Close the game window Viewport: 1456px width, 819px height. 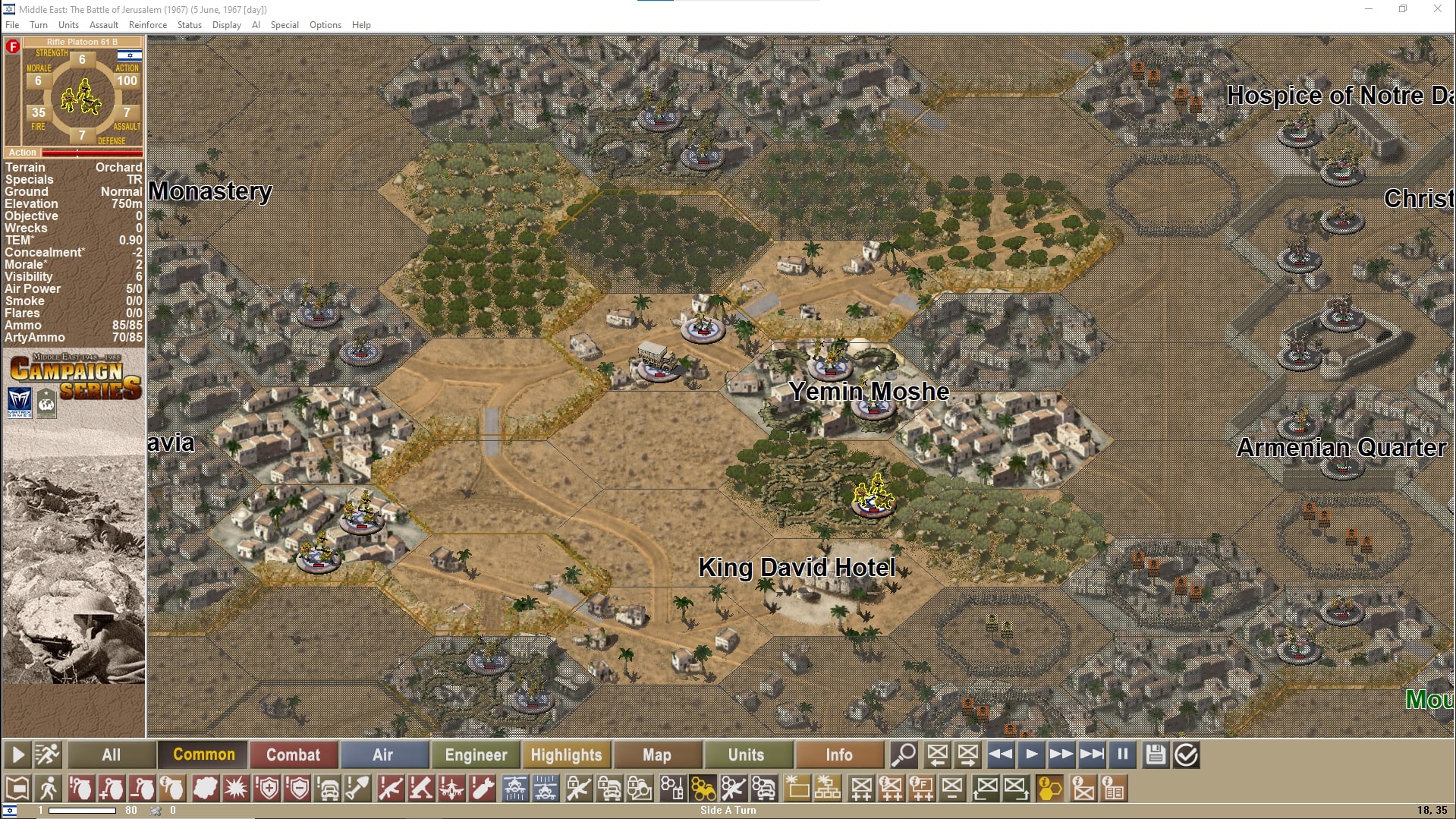(x=1437, y=9)
